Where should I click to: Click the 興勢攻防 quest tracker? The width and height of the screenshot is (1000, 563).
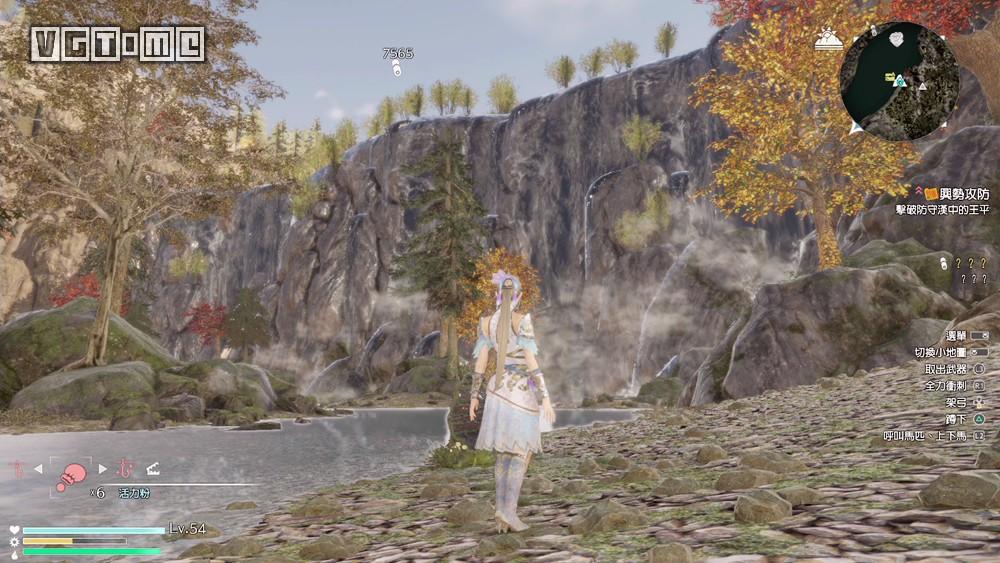[945, 191]
